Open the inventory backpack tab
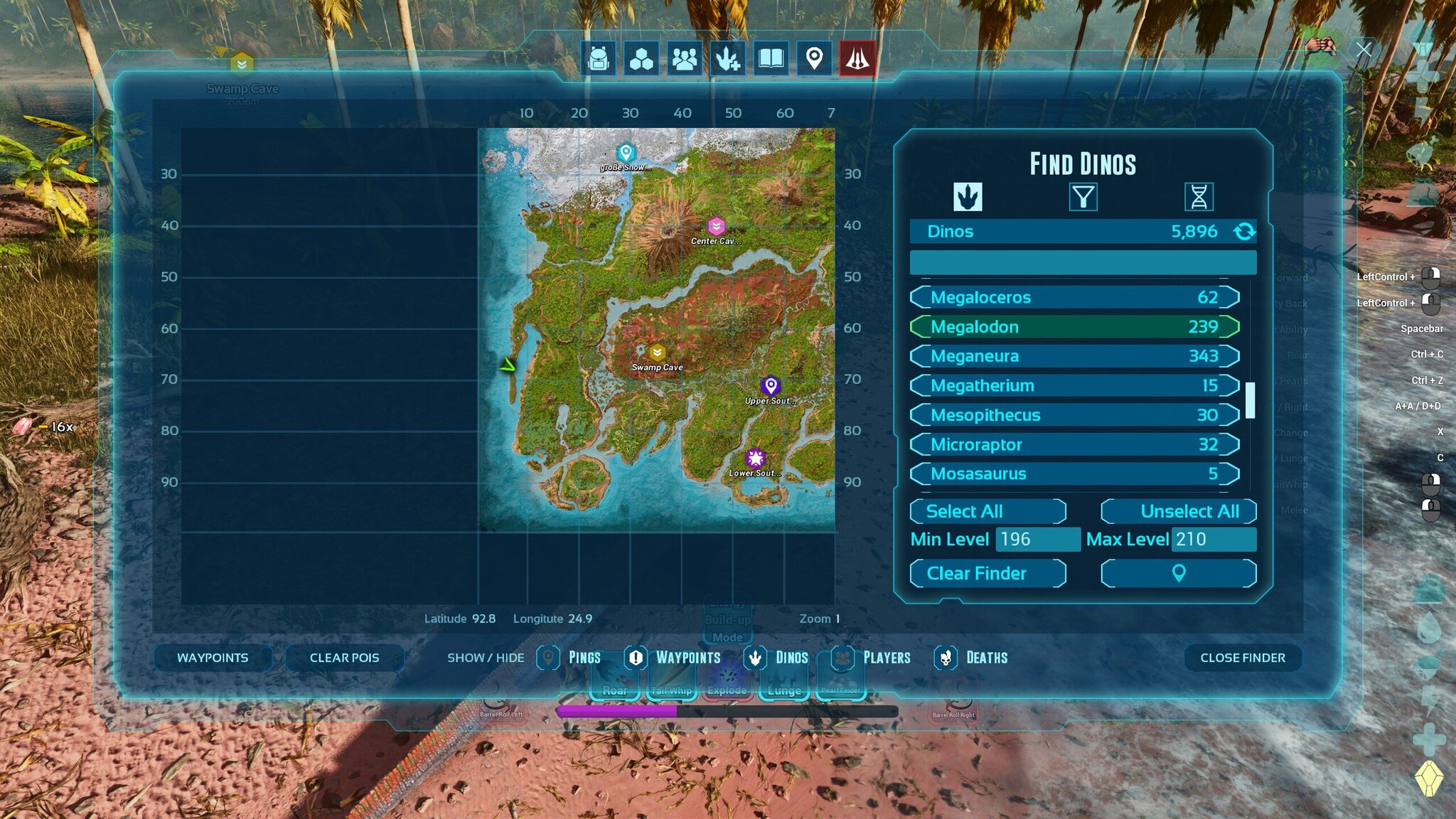The width and height of the screenshot is (1456, 819). (599, 58)
